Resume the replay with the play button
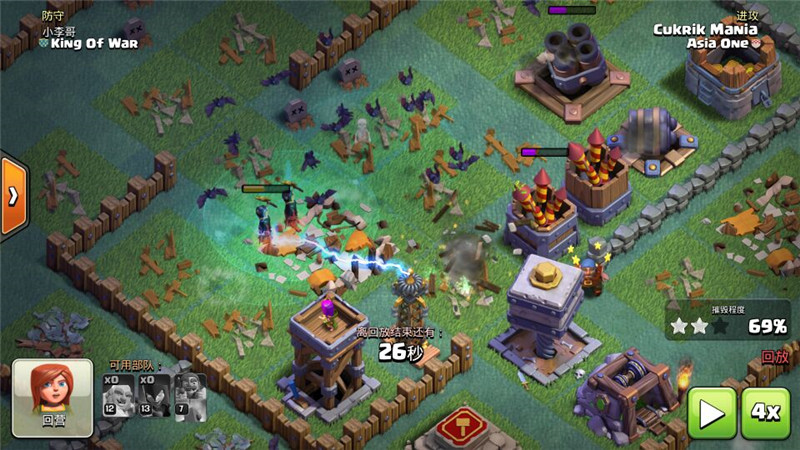Screen dimensions: 800x450 [x=712, y=412]
